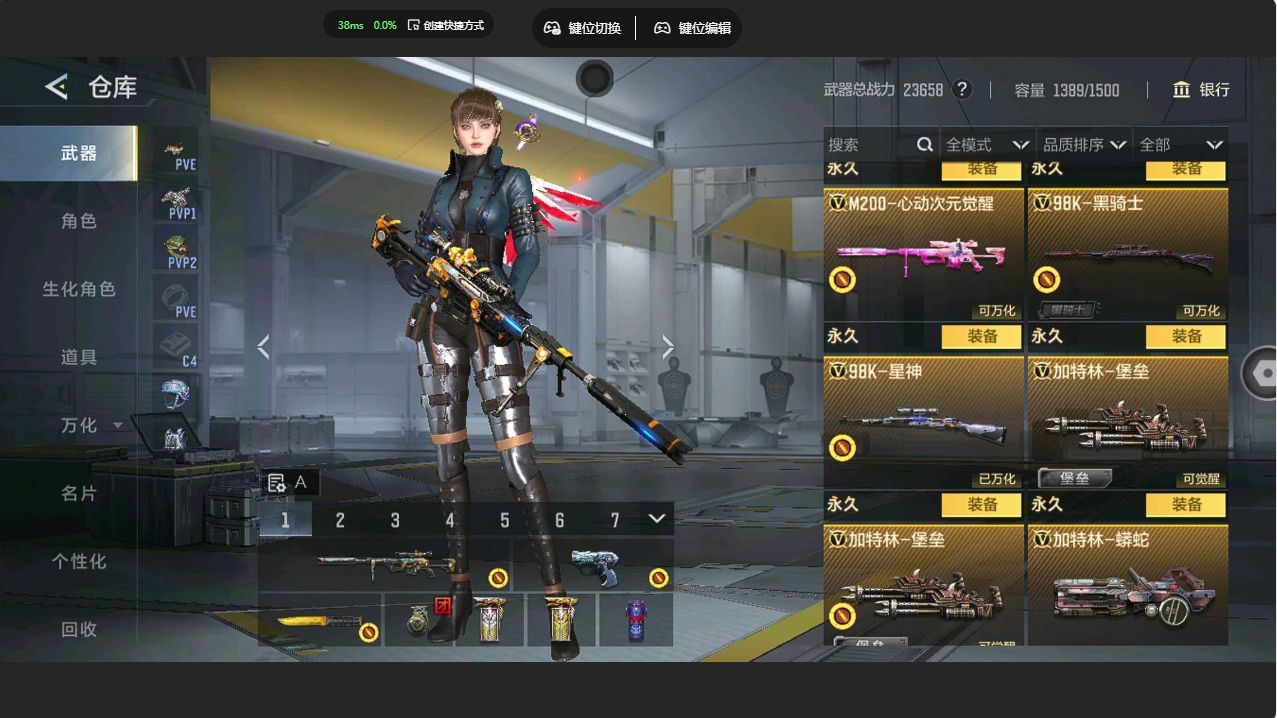Open the 品质排序 sort dropdown
Screen dimensions: 1277x718
1084,145
